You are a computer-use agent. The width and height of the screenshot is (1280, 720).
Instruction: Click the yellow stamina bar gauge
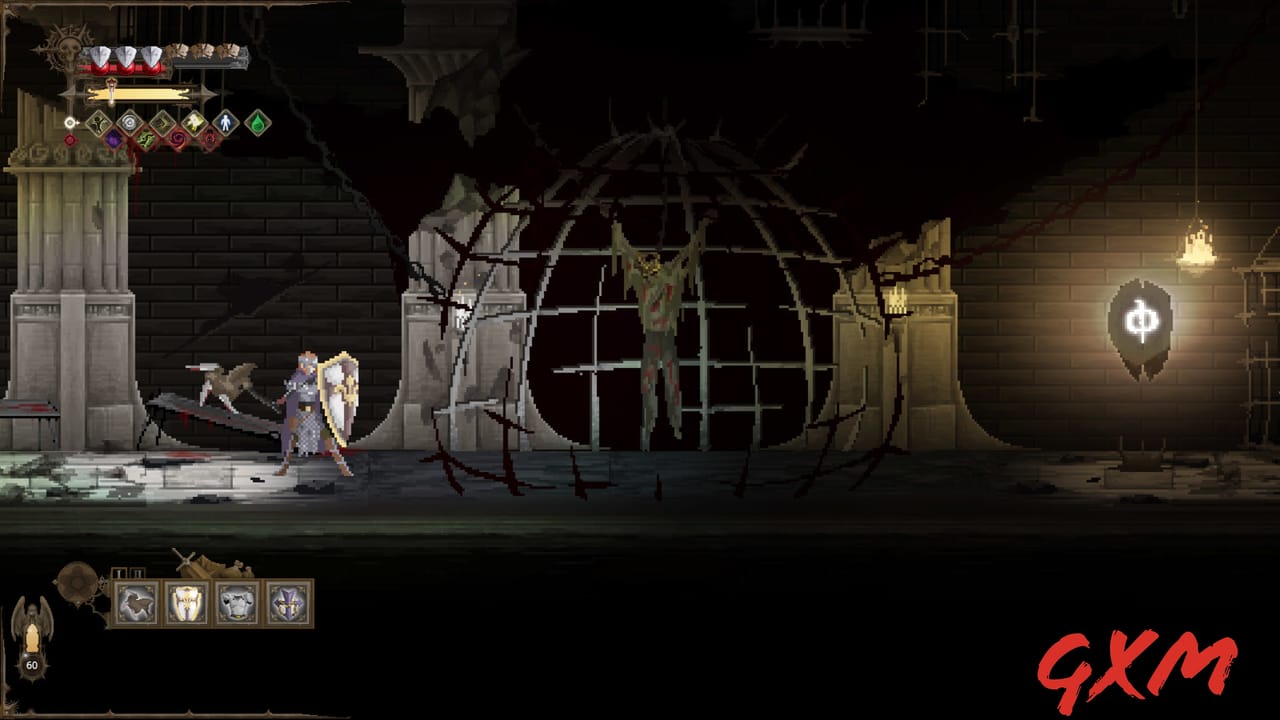click(137, 93)
